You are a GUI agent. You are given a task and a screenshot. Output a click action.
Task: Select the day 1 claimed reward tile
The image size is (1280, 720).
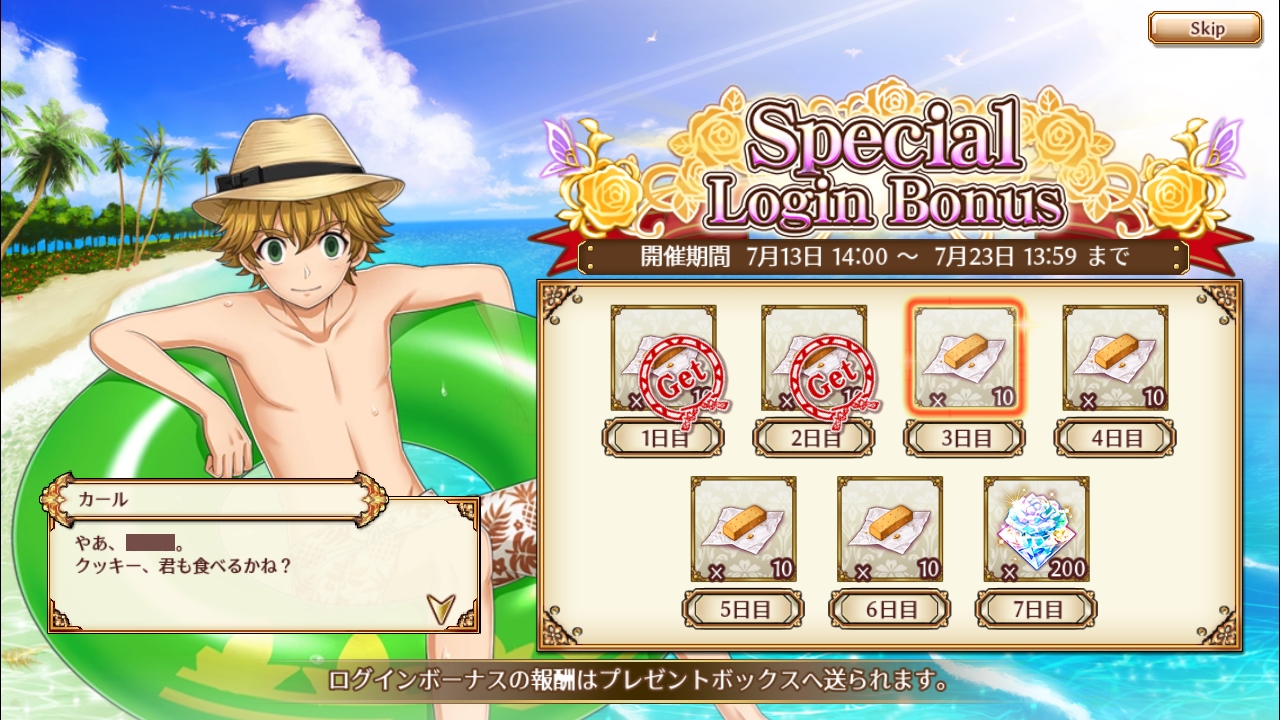664,359
